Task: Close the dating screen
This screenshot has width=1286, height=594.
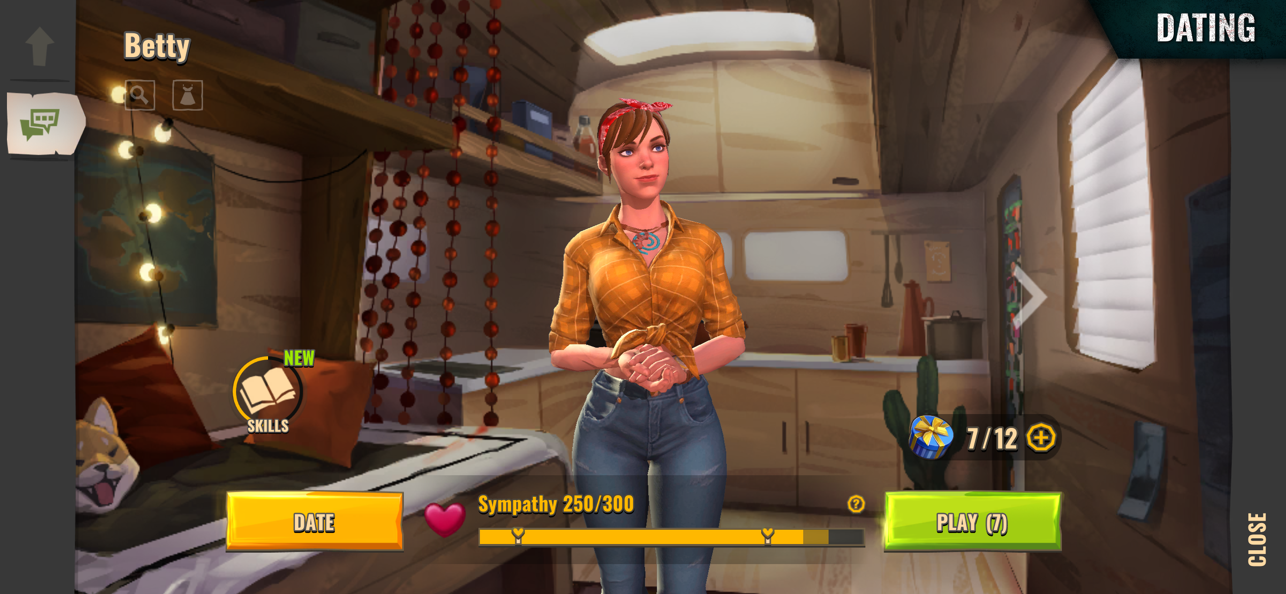Action: coord(1257,539)
